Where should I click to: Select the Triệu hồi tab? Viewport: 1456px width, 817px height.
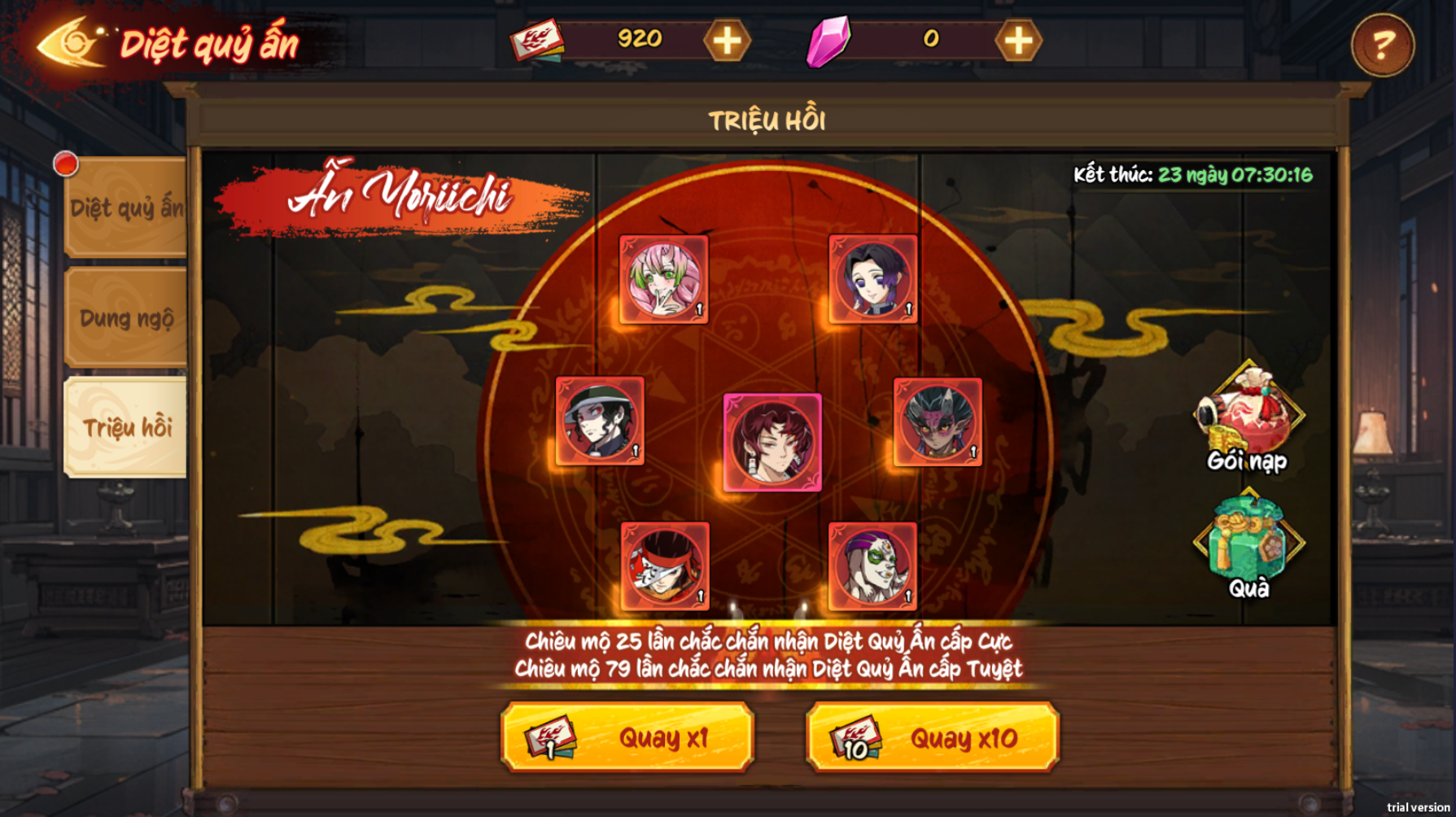[126, 427]
